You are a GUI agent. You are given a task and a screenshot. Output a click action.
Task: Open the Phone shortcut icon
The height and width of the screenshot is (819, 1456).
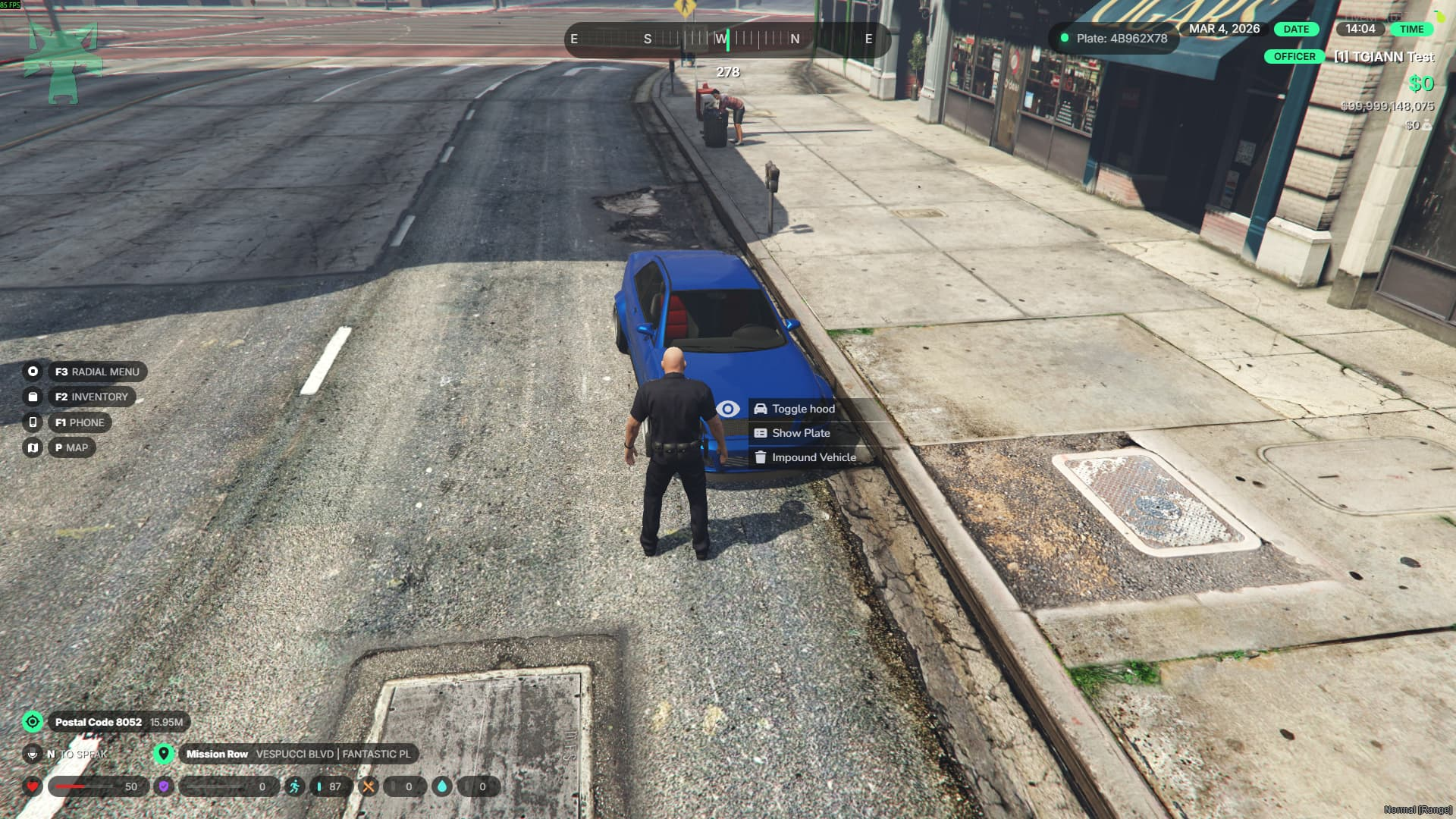[x=33, y=422]
